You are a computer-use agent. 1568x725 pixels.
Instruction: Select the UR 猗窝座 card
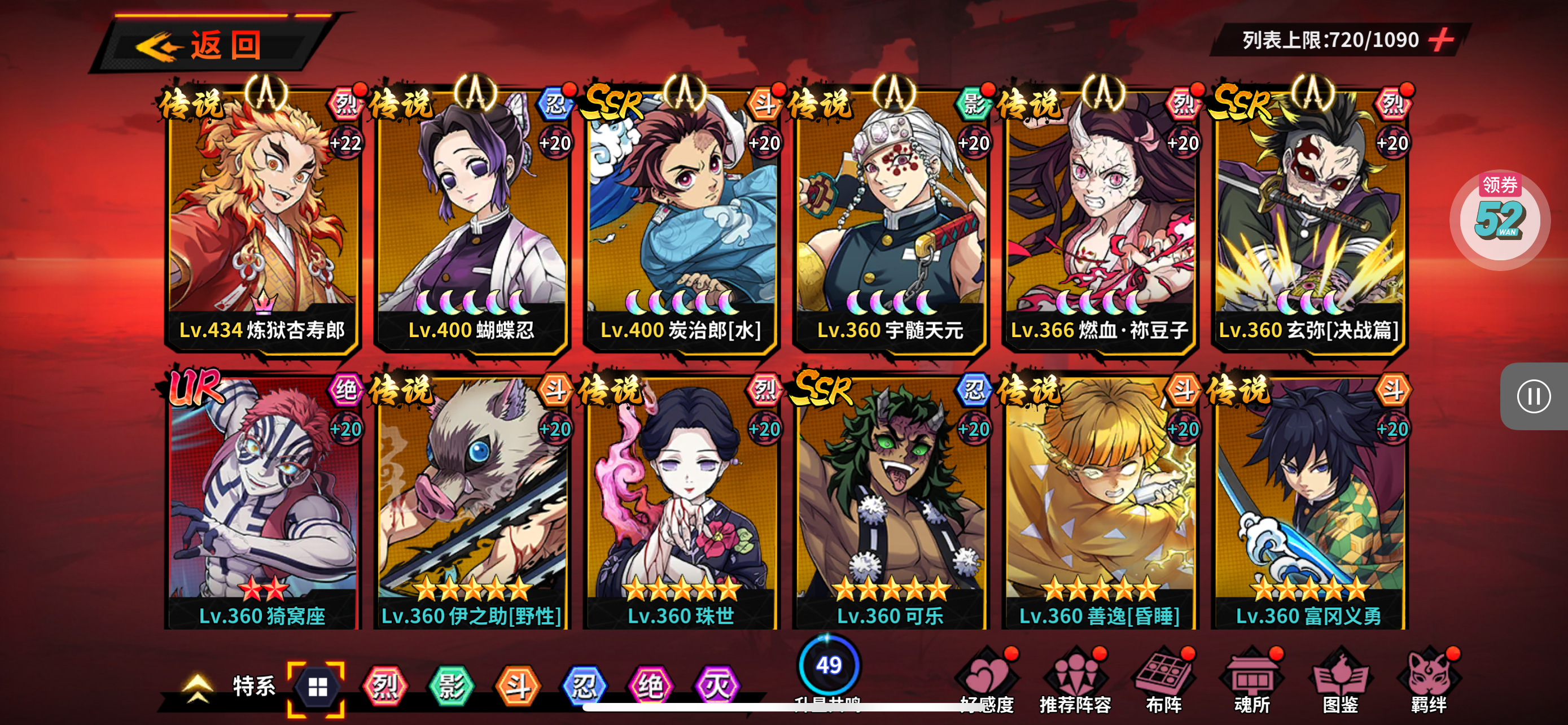[x=262, y=502]
